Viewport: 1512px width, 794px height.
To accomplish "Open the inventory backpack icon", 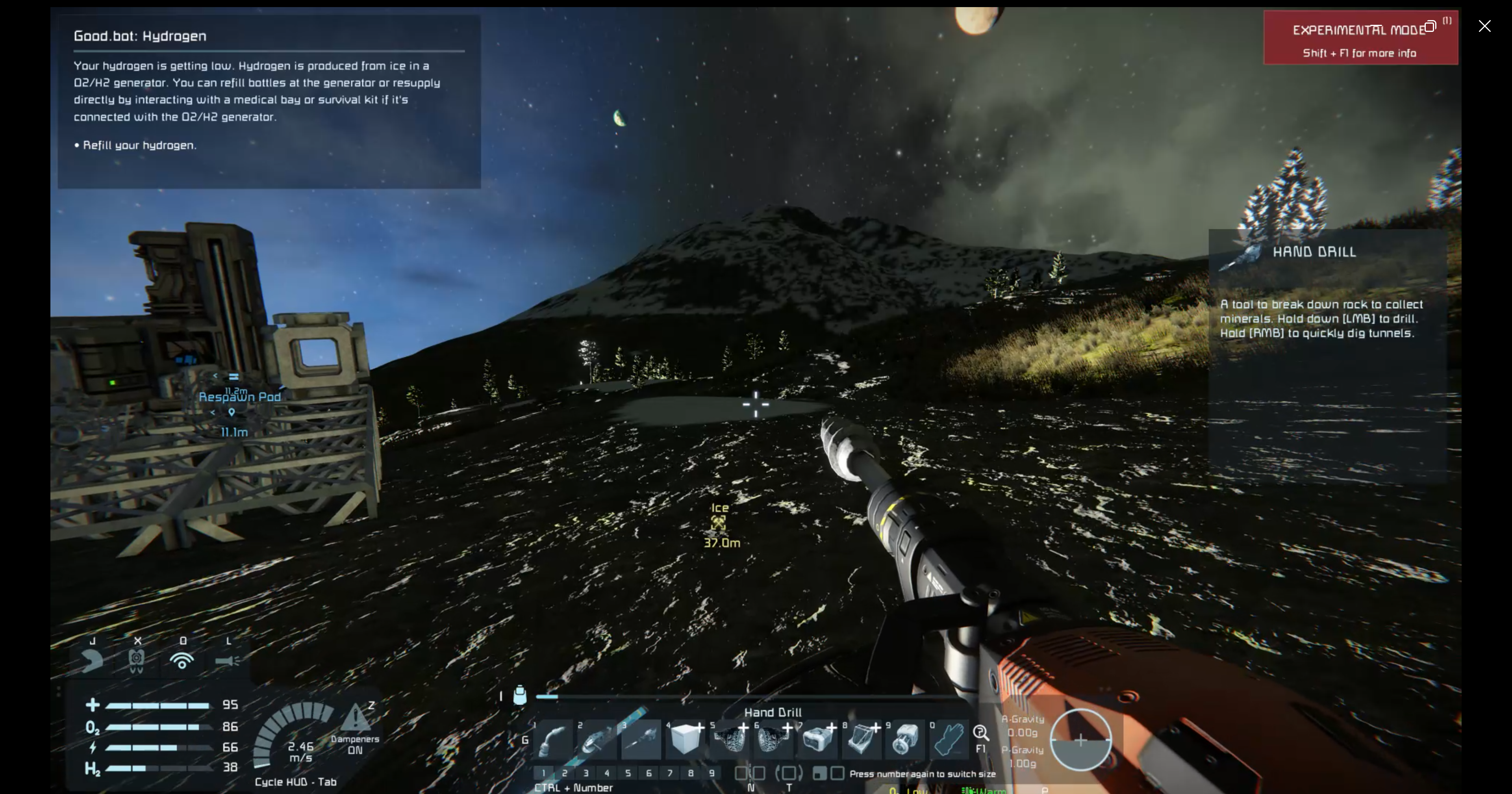I will [x=519, y=695].
